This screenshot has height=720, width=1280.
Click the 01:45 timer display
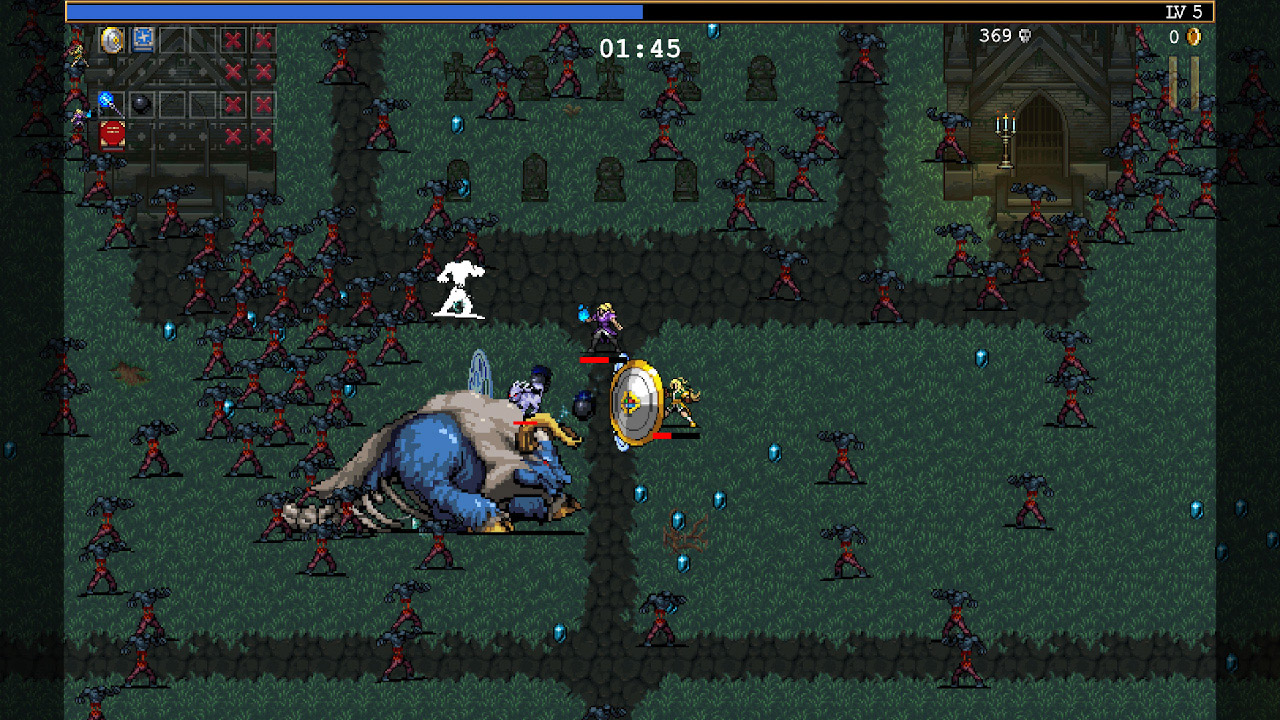pyautogui.click(x=638, y=47)
